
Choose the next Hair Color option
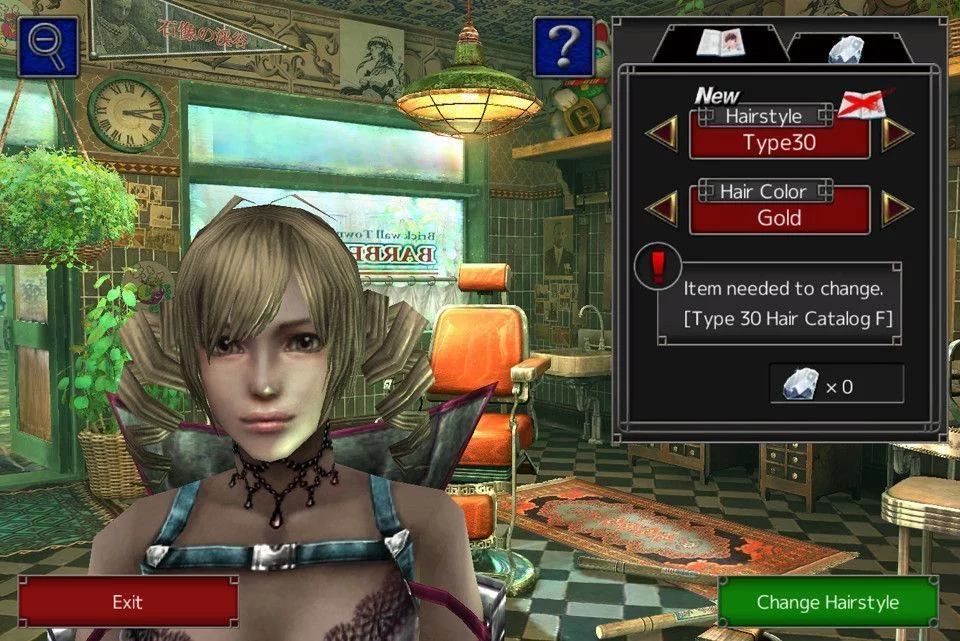tap(897, 208)
